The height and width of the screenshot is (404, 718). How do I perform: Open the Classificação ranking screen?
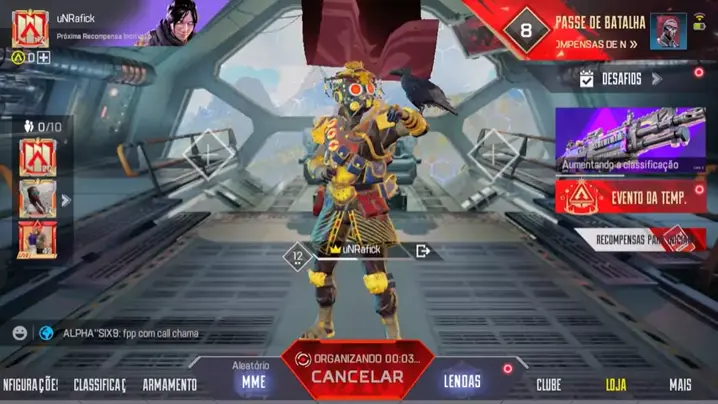tap(99, 384)
